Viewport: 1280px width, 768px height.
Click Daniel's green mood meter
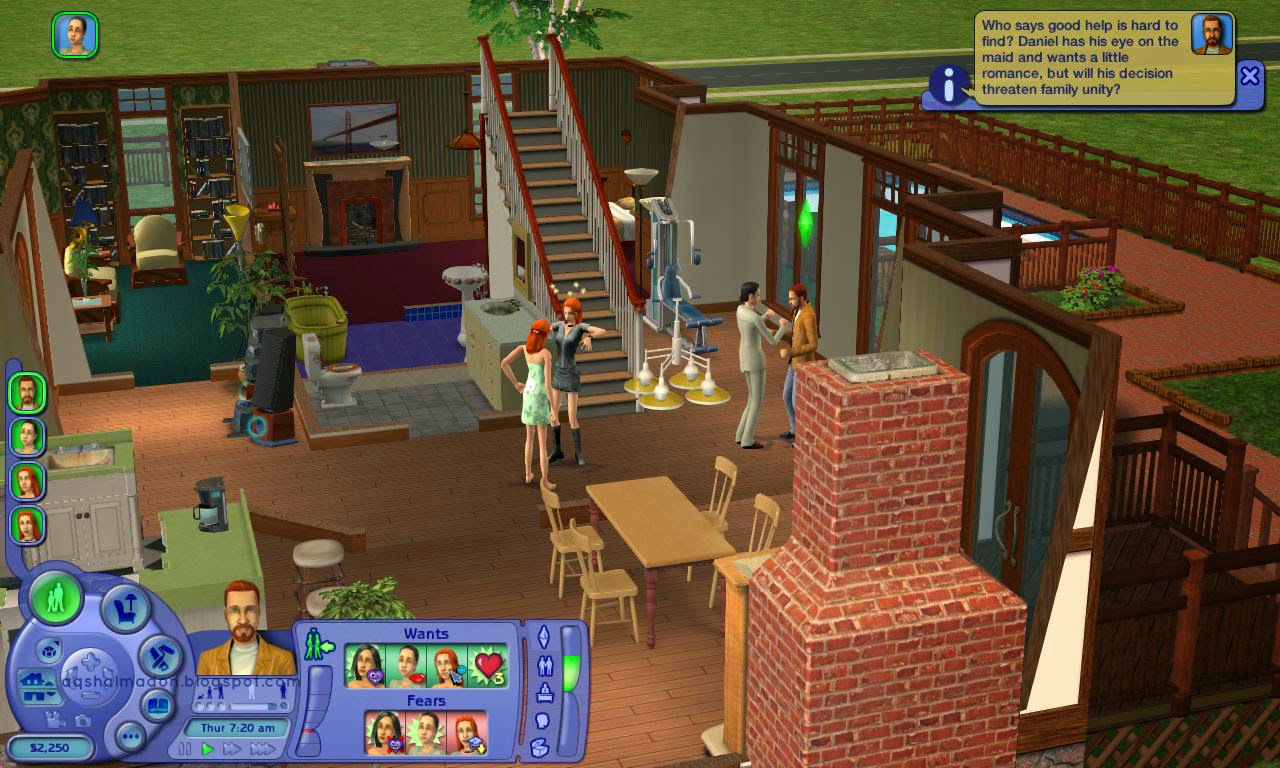[571, 672]
